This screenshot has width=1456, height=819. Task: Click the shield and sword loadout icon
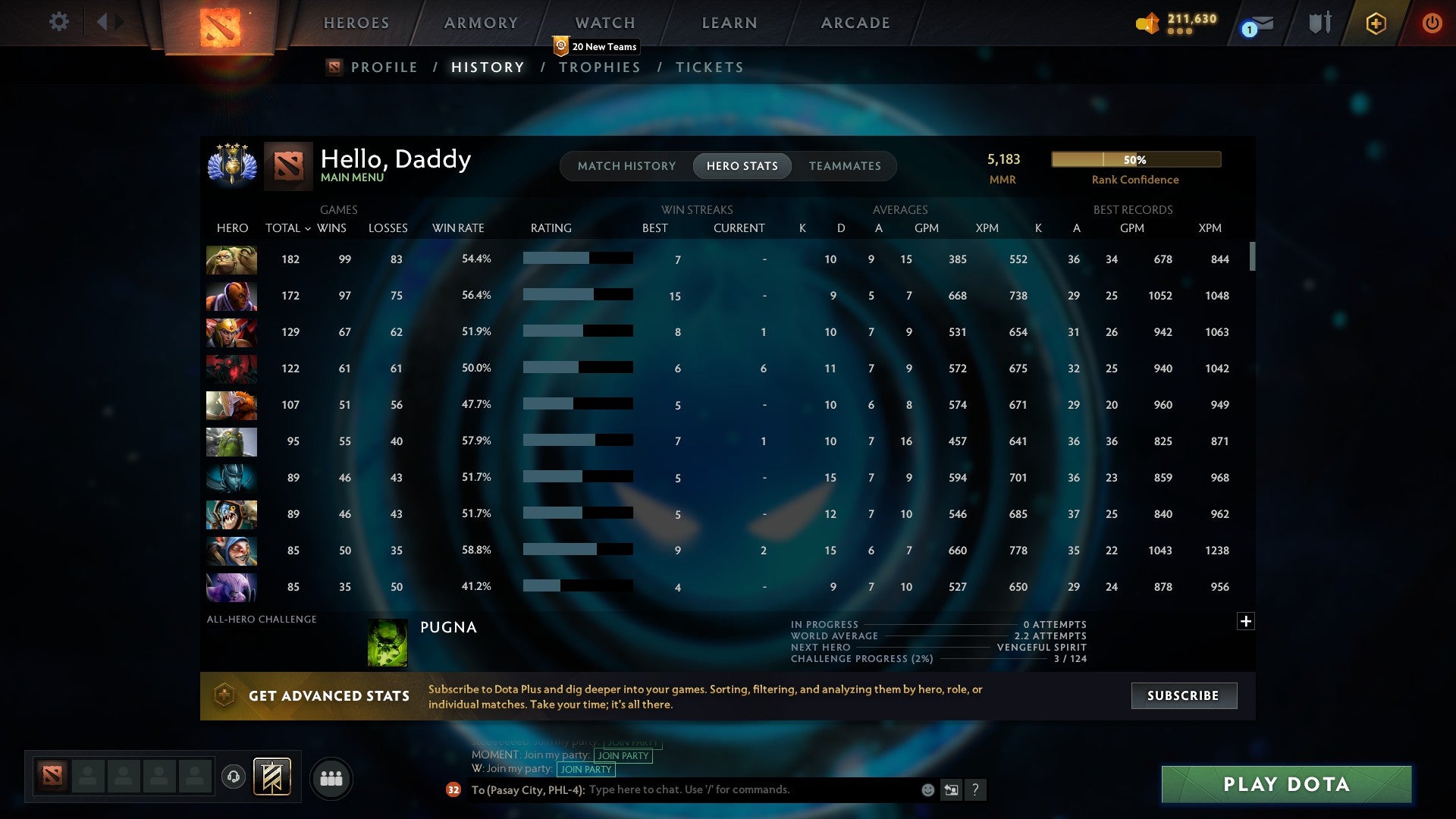[x=1319, y=24]
